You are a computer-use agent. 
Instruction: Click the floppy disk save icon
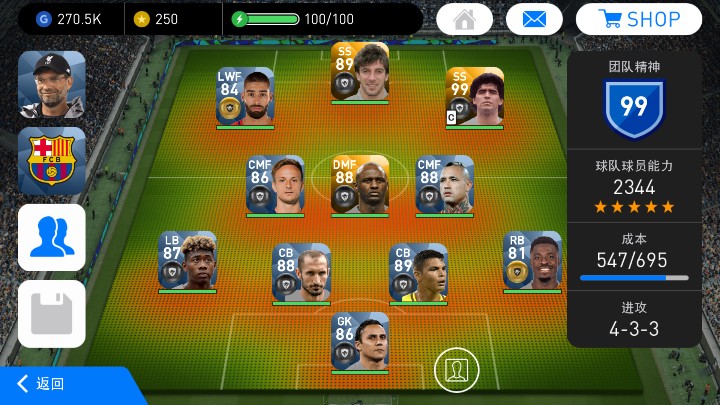pos(52,313)
